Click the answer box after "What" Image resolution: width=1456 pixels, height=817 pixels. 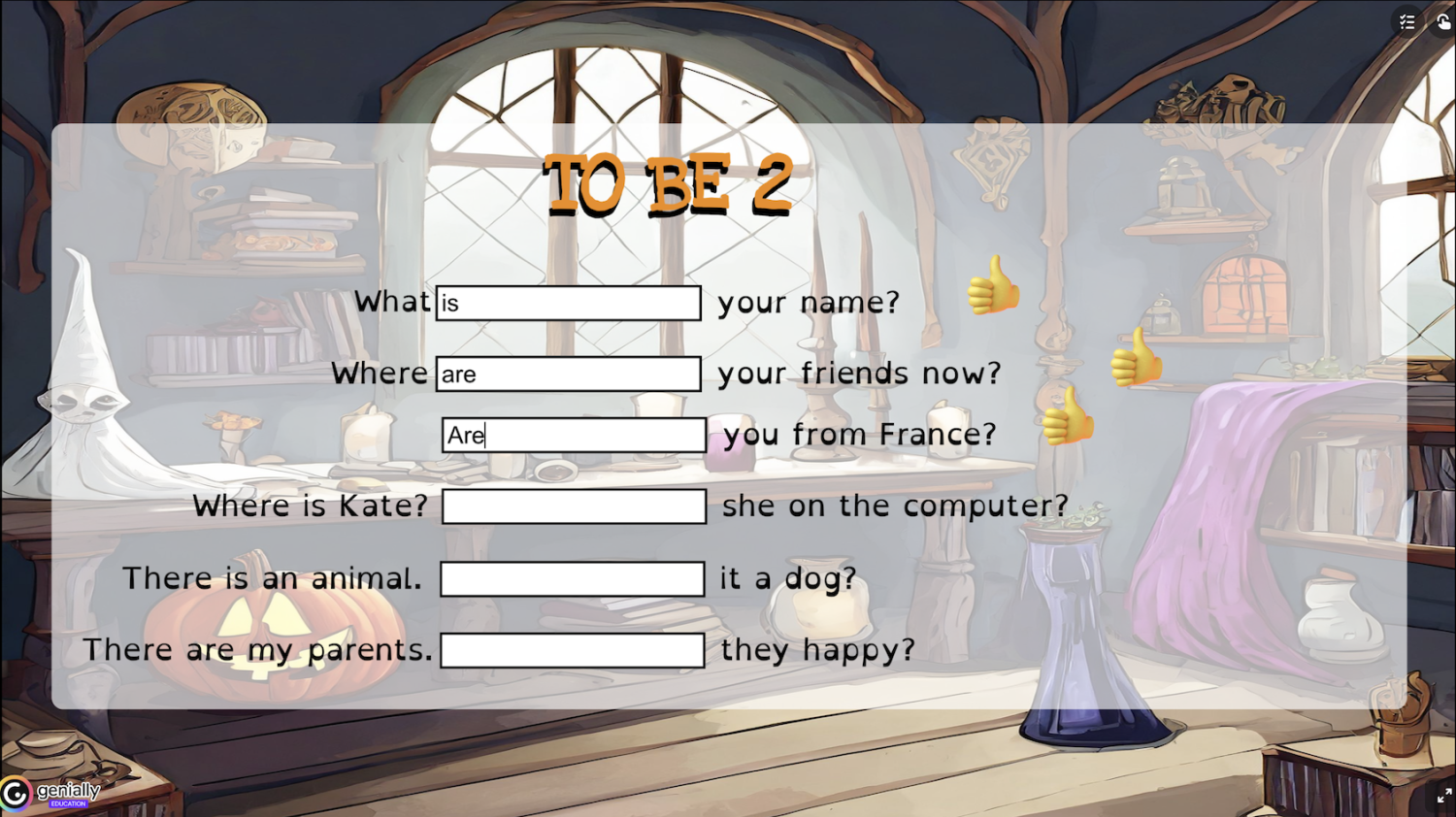tap(568, 303)
